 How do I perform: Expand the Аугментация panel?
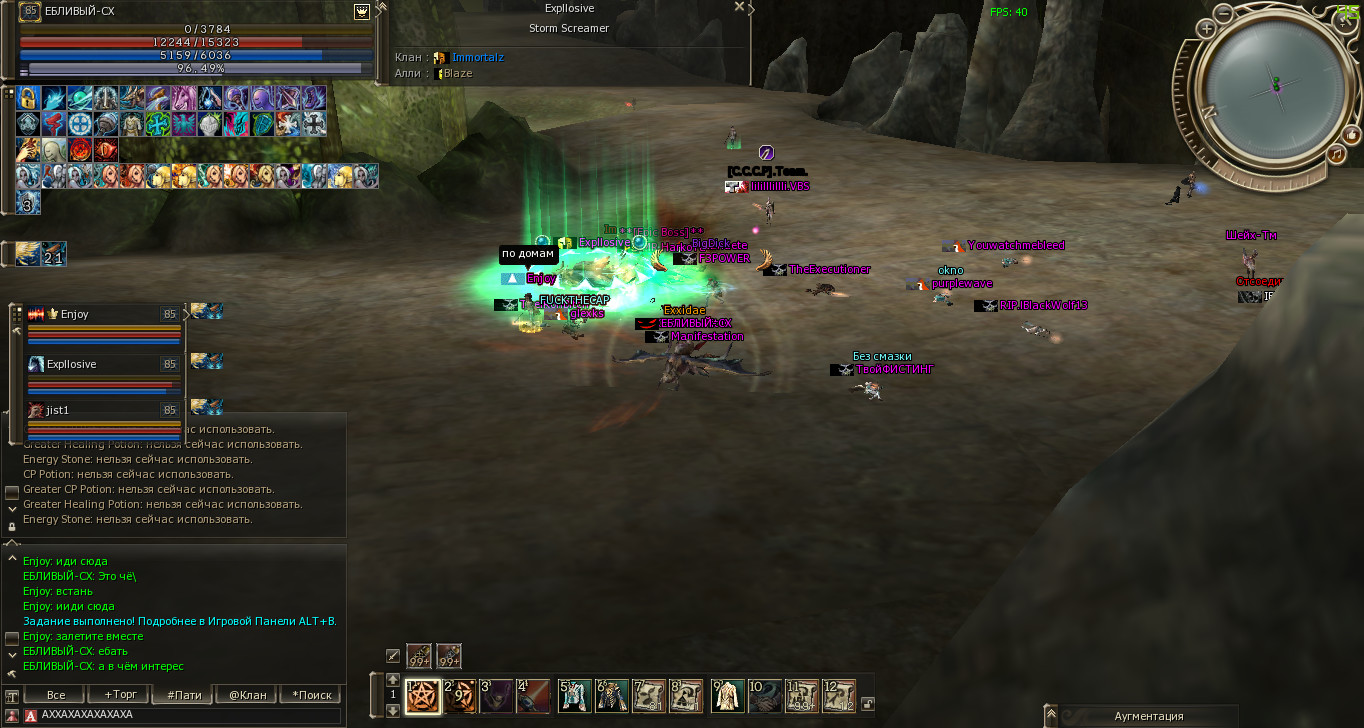tap(1051, 716)
